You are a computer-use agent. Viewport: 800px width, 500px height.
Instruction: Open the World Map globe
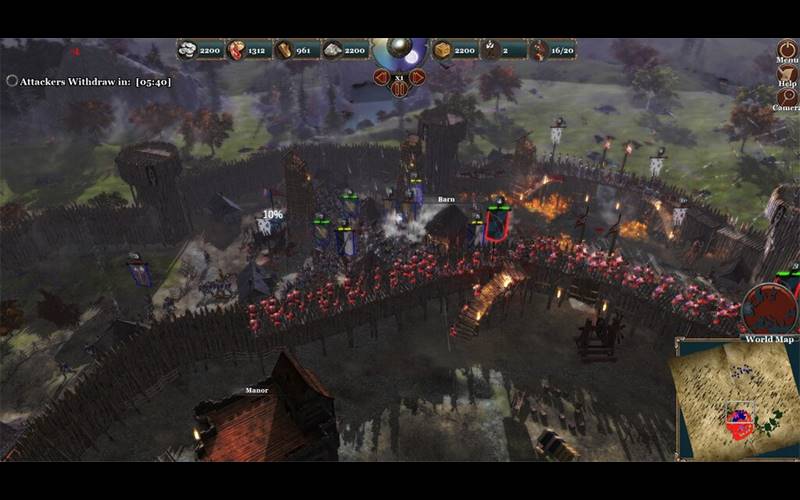pos(768,307)
